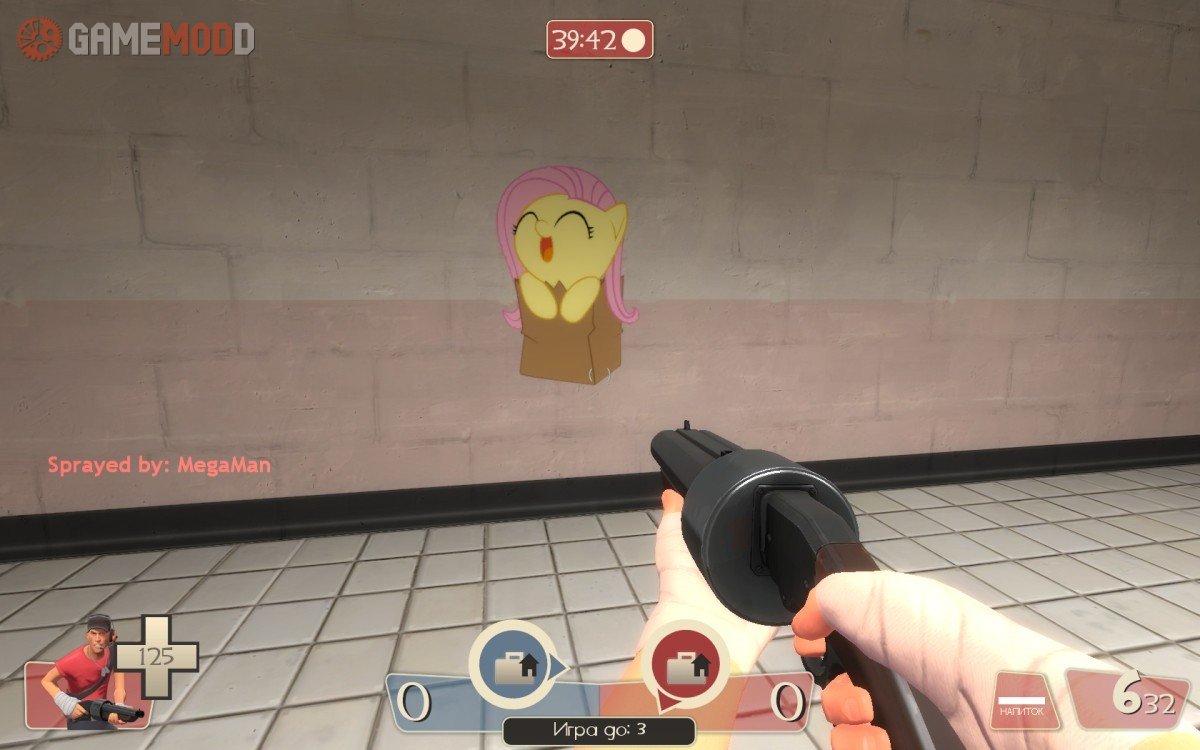Viewport: 1200px width, 750px height.
Task: Click the blue team intelligence briefcase icon
Action: (x=516, y=664)
